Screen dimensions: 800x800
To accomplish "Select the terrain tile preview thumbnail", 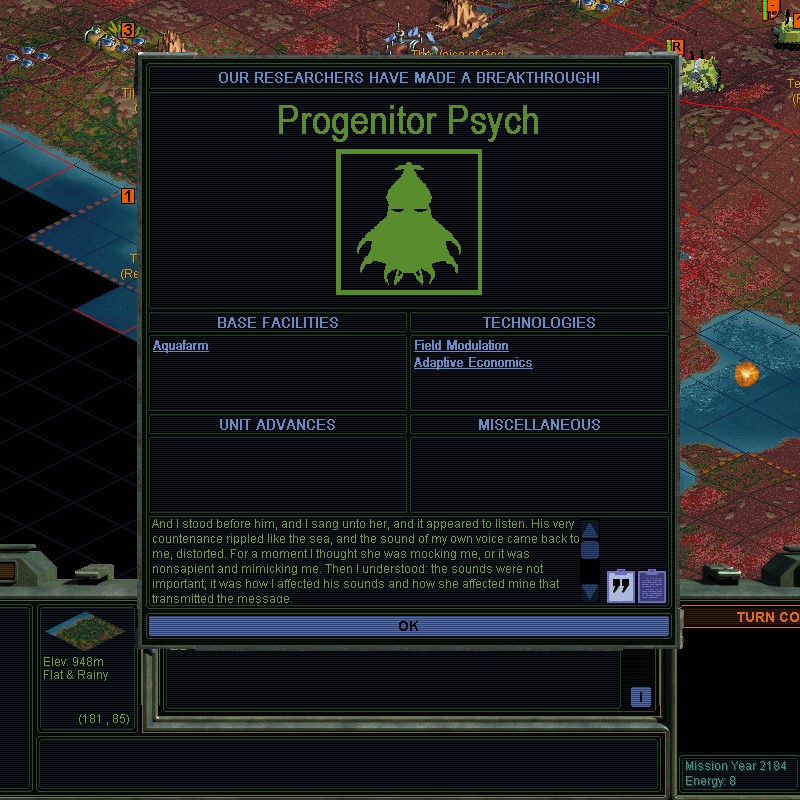I will click(86, 630).
